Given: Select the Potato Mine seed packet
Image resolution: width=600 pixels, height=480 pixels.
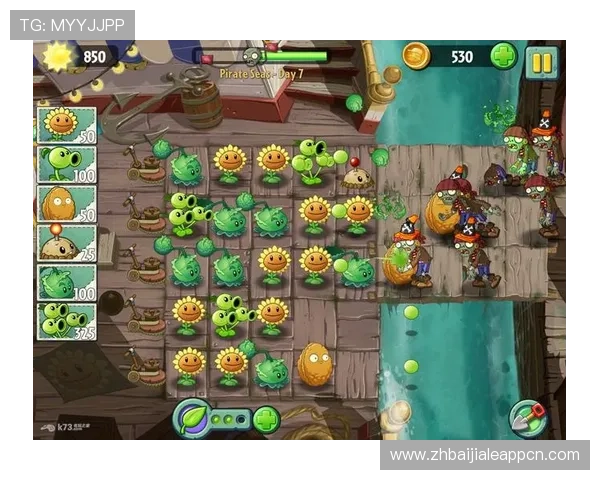Looking at the screenshot, I should [x=66, y=242].
